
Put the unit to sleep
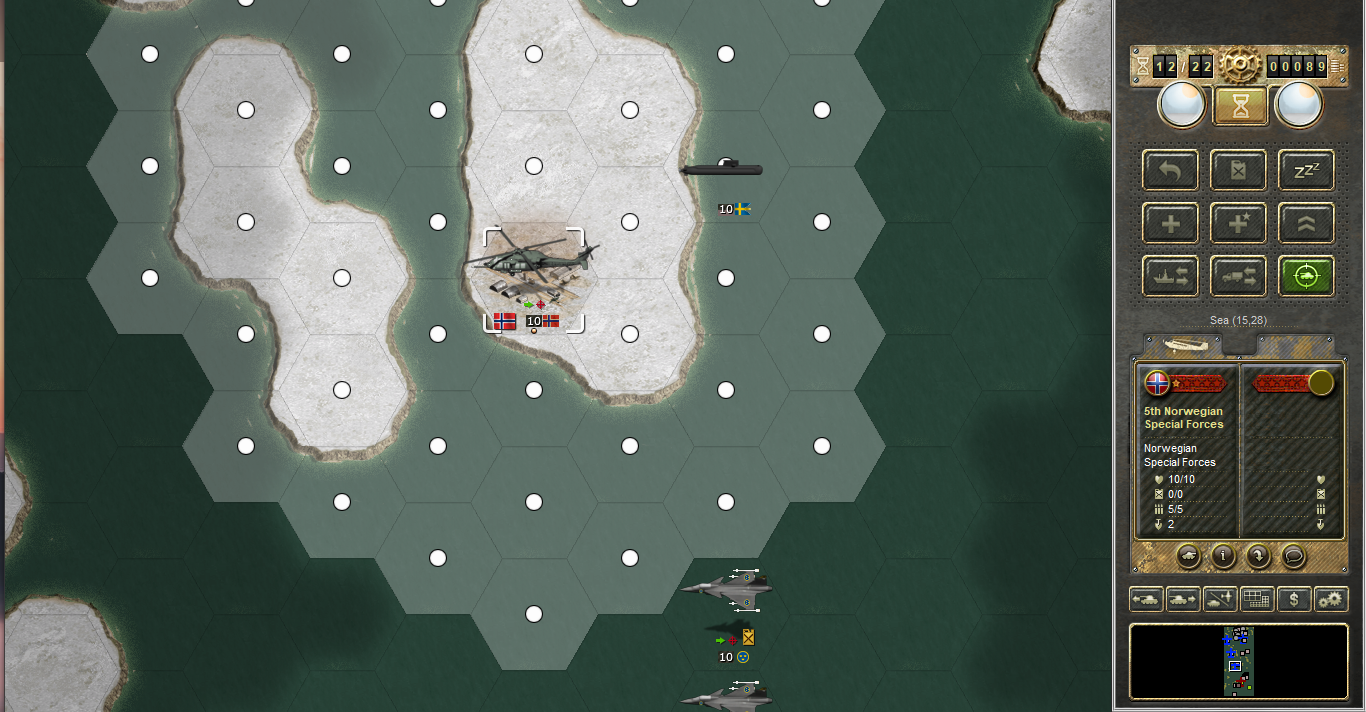(1306, 170)
